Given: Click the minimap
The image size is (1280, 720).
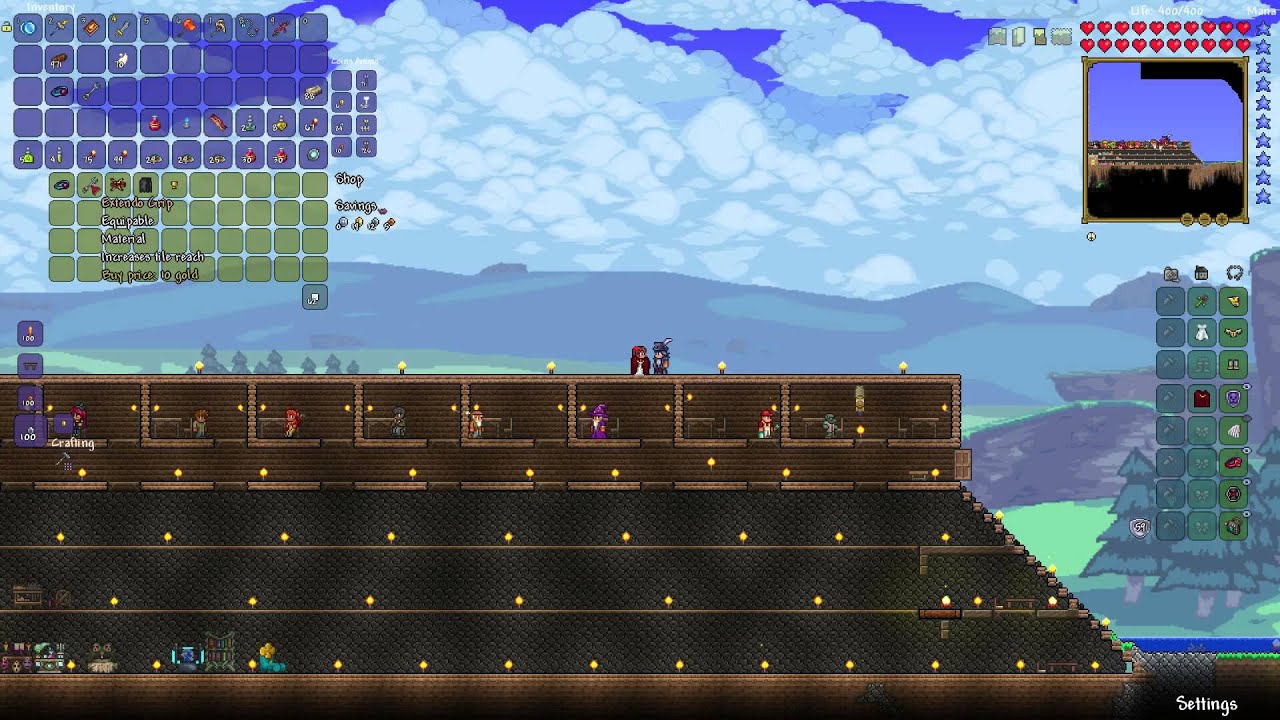Looking at the screenshot, I should 1165,140.
